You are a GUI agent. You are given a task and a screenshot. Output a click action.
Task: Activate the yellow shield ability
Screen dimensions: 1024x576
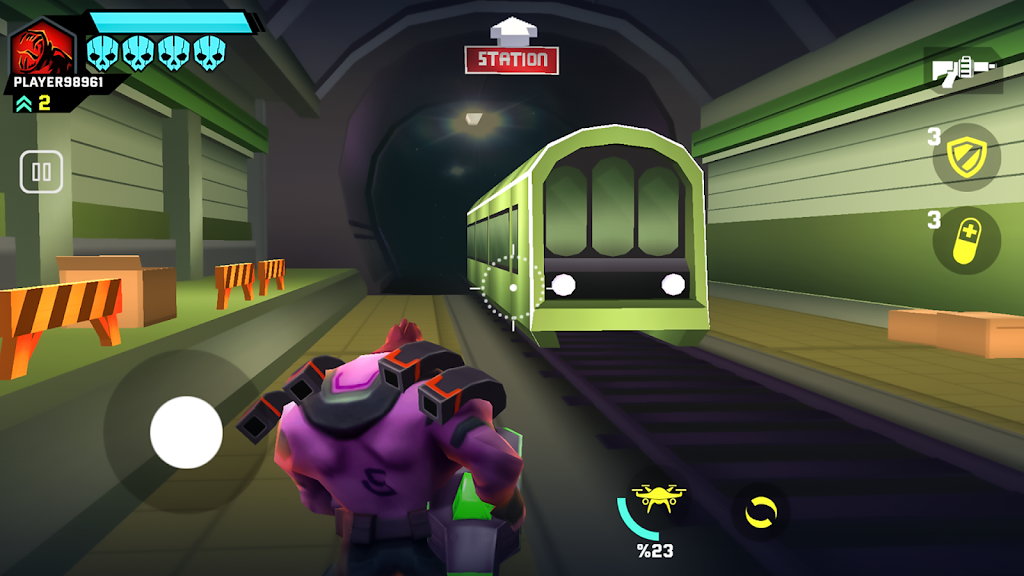(x=967, y=157)
